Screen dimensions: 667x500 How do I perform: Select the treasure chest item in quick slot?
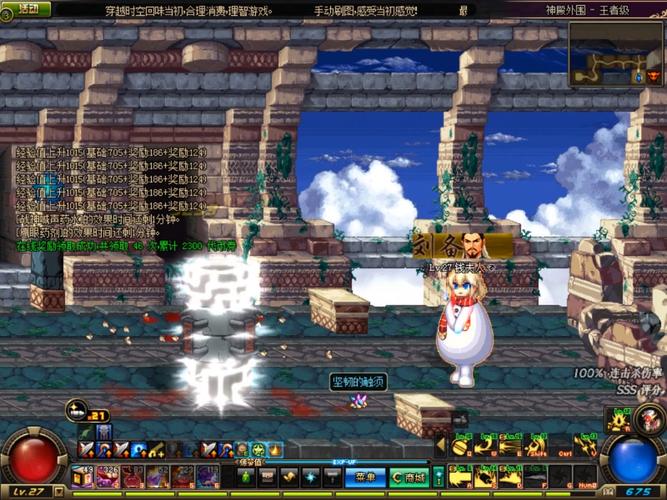[84, 476]
